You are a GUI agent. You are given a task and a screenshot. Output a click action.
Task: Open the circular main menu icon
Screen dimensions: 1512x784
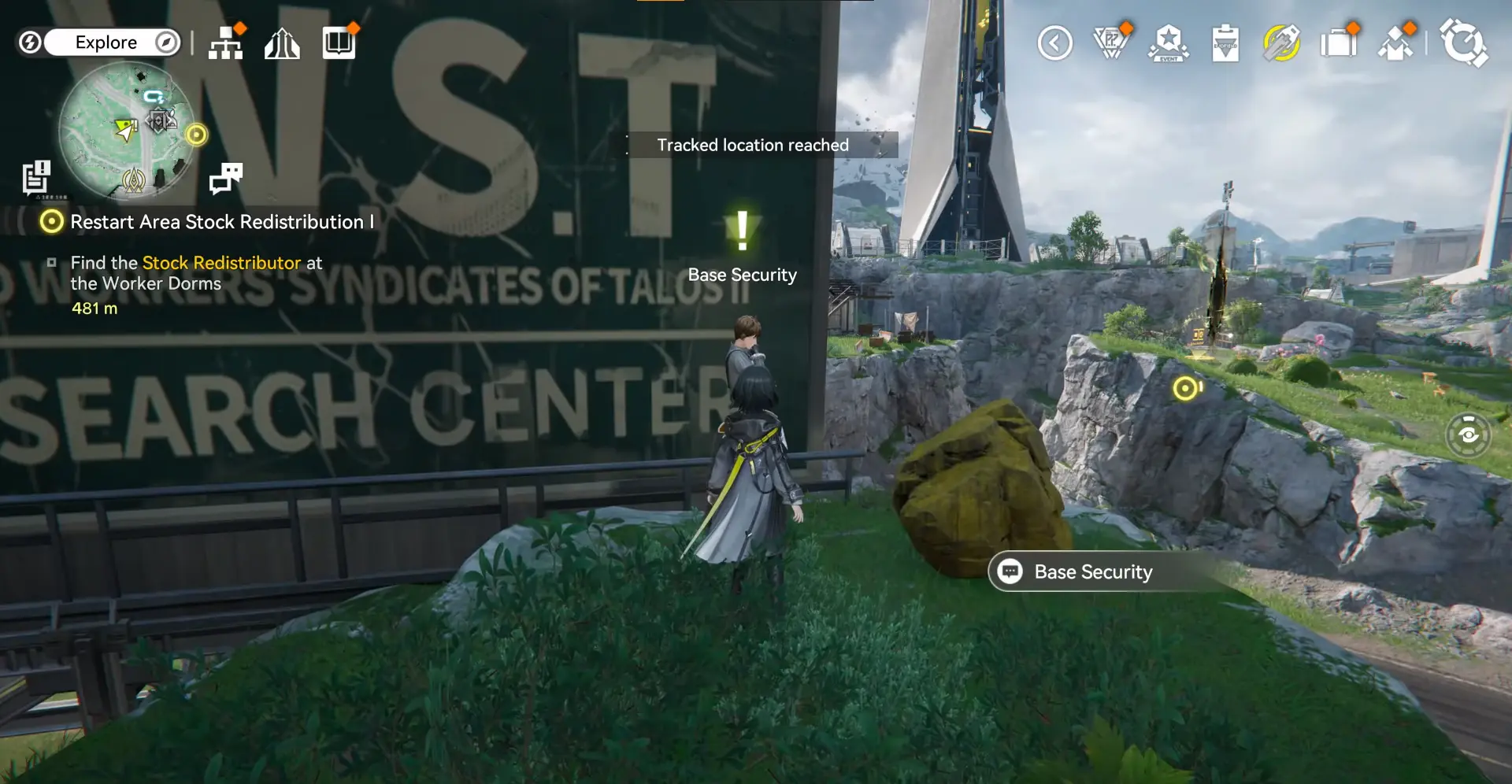(x=1463, y=43)
